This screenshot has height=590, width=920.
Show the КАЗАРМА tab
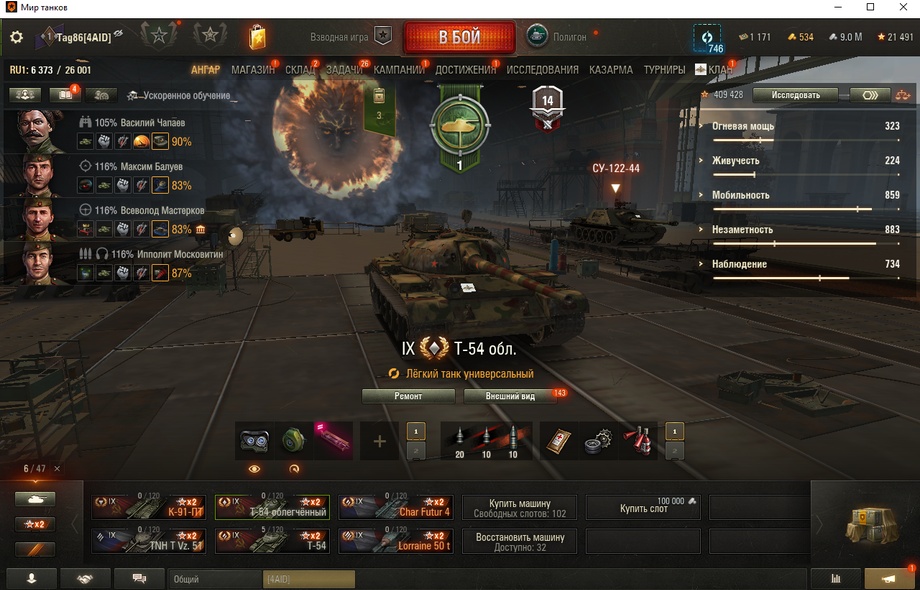610,70
